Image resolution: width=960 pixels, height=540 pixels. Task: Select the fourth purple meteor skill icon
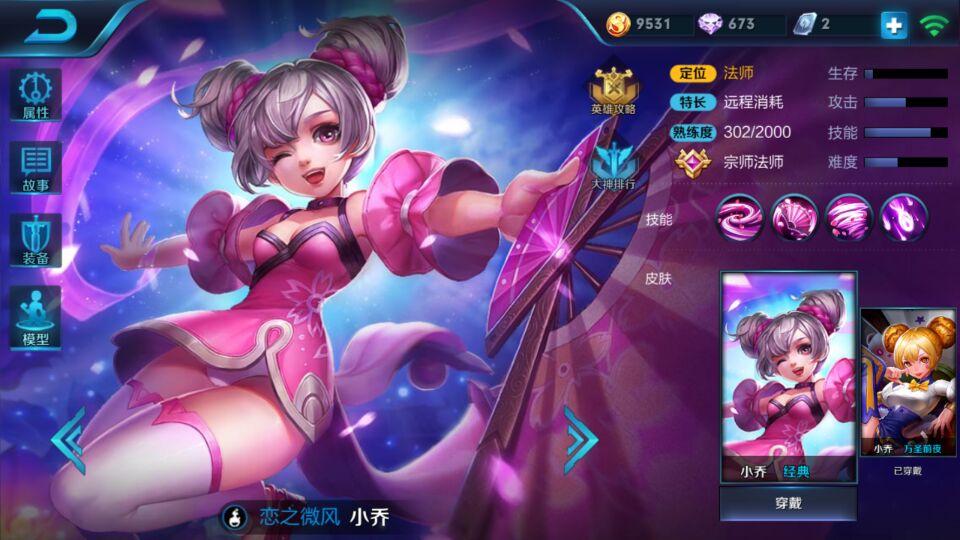[x=903, y=217]
